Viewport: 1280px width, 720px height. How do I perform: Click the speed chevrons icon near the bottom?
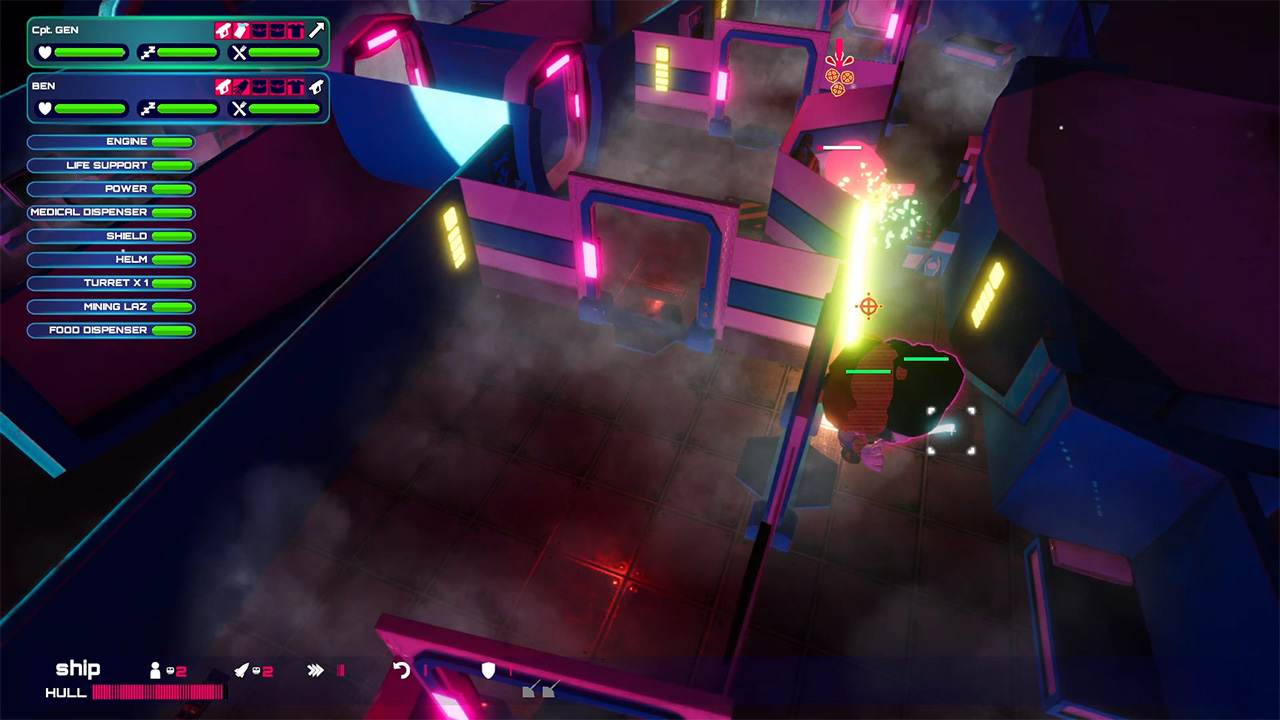pos(314,669)
